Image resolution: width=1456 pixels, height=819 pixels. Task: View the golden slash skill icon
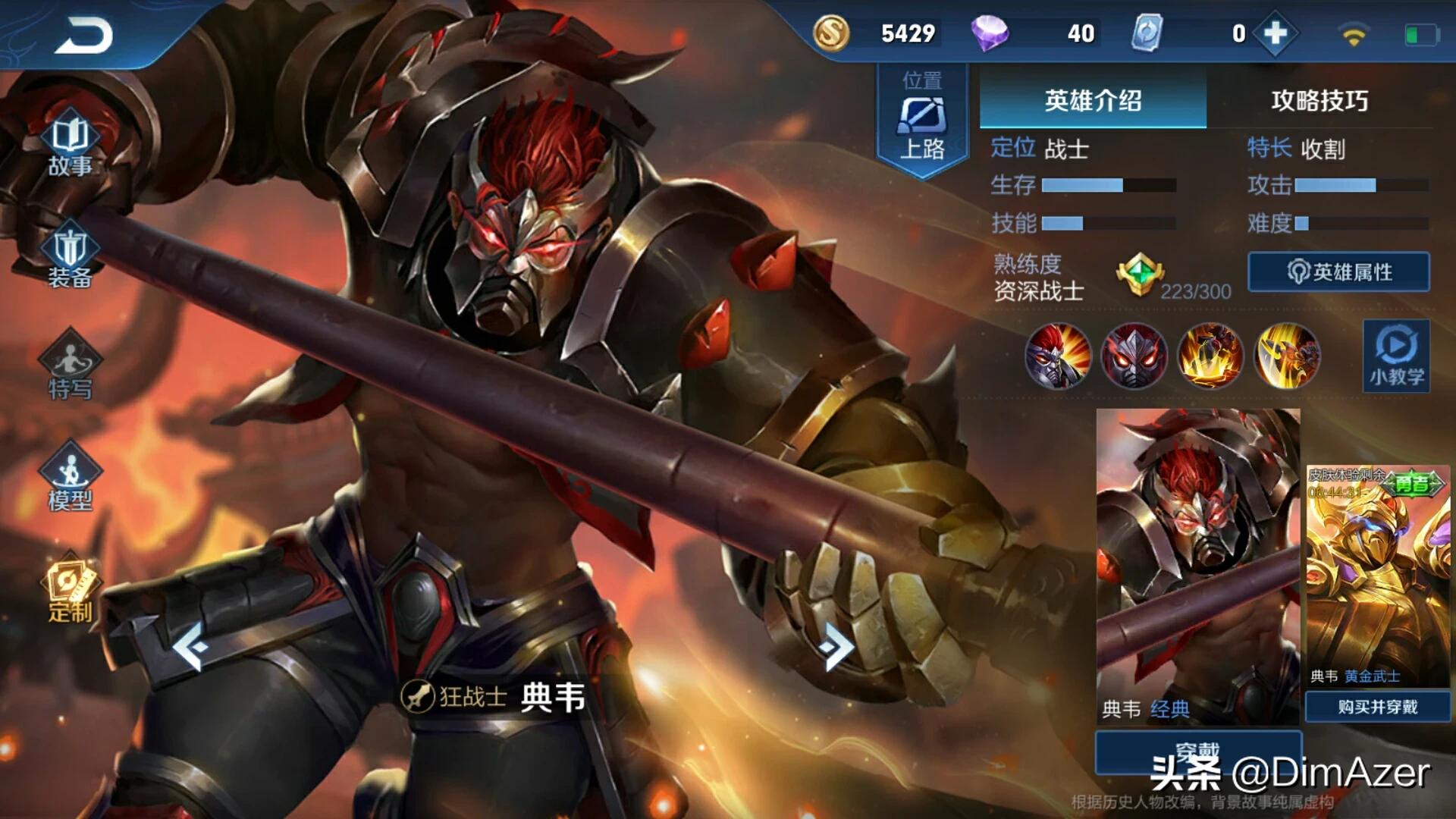click(x=1287, y=356)
